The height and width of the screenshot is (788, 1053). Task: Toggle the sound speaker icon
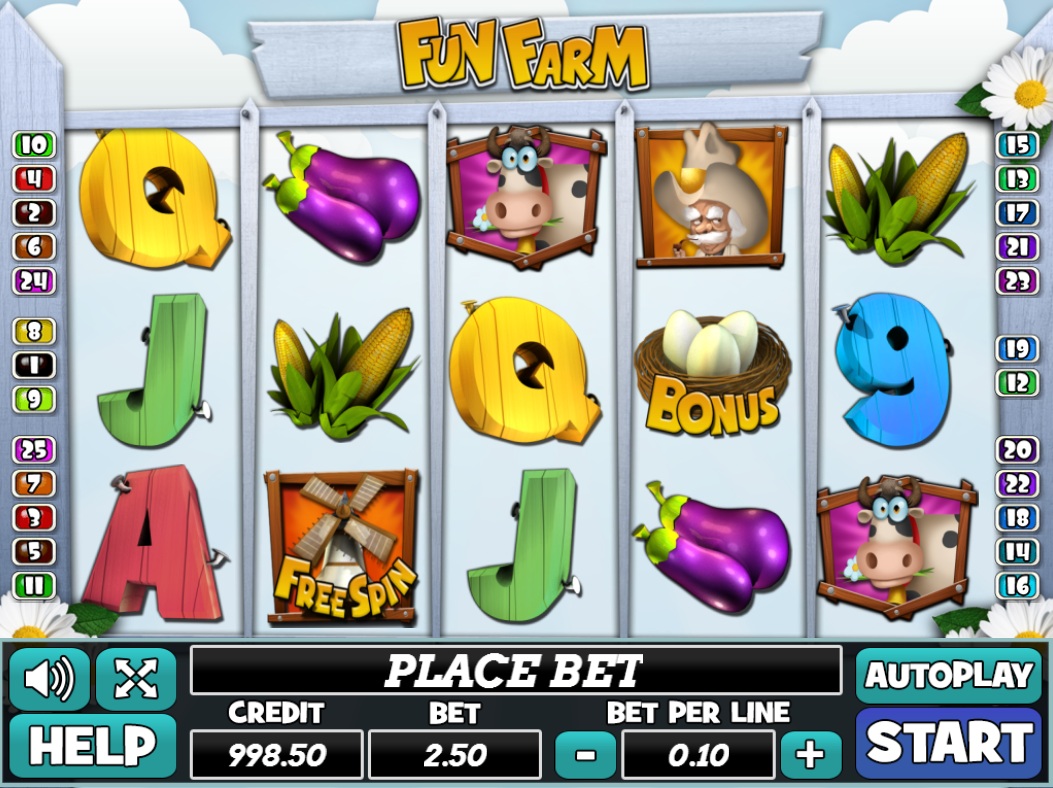coord(49,679)
